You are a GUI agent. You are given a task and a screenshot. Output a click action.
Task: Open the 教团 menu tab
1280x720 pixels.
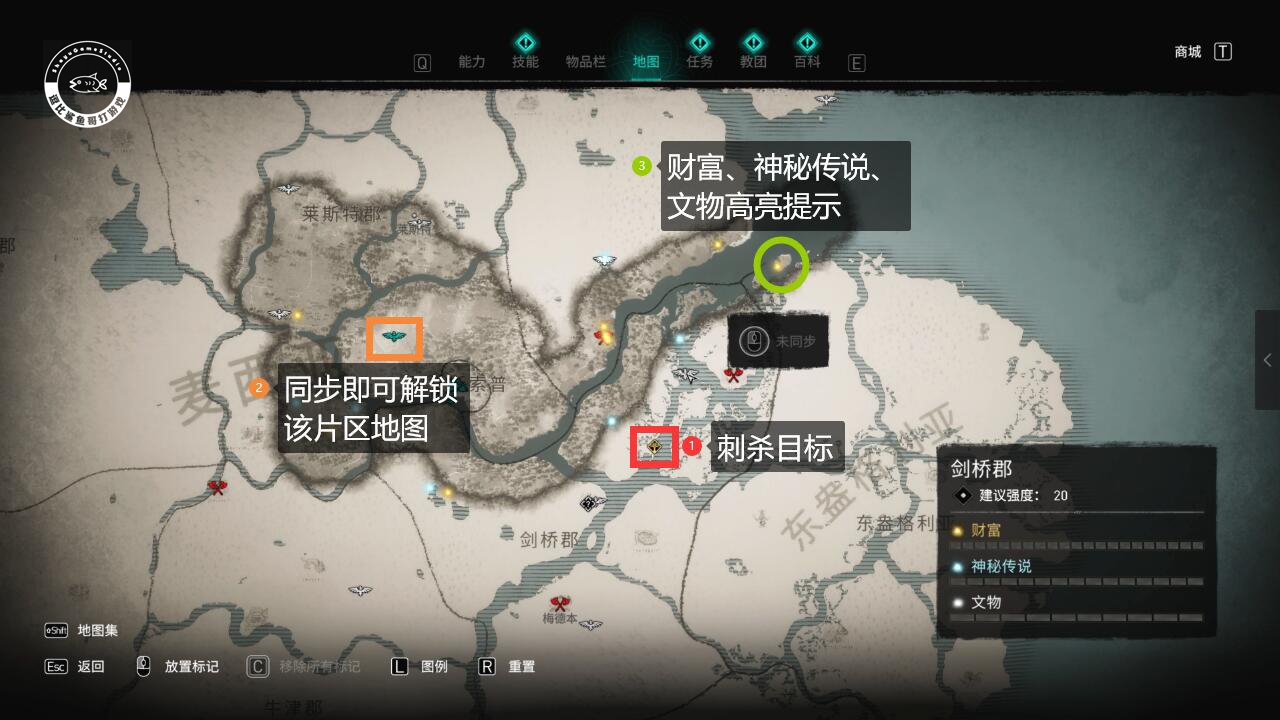point(753,61)
